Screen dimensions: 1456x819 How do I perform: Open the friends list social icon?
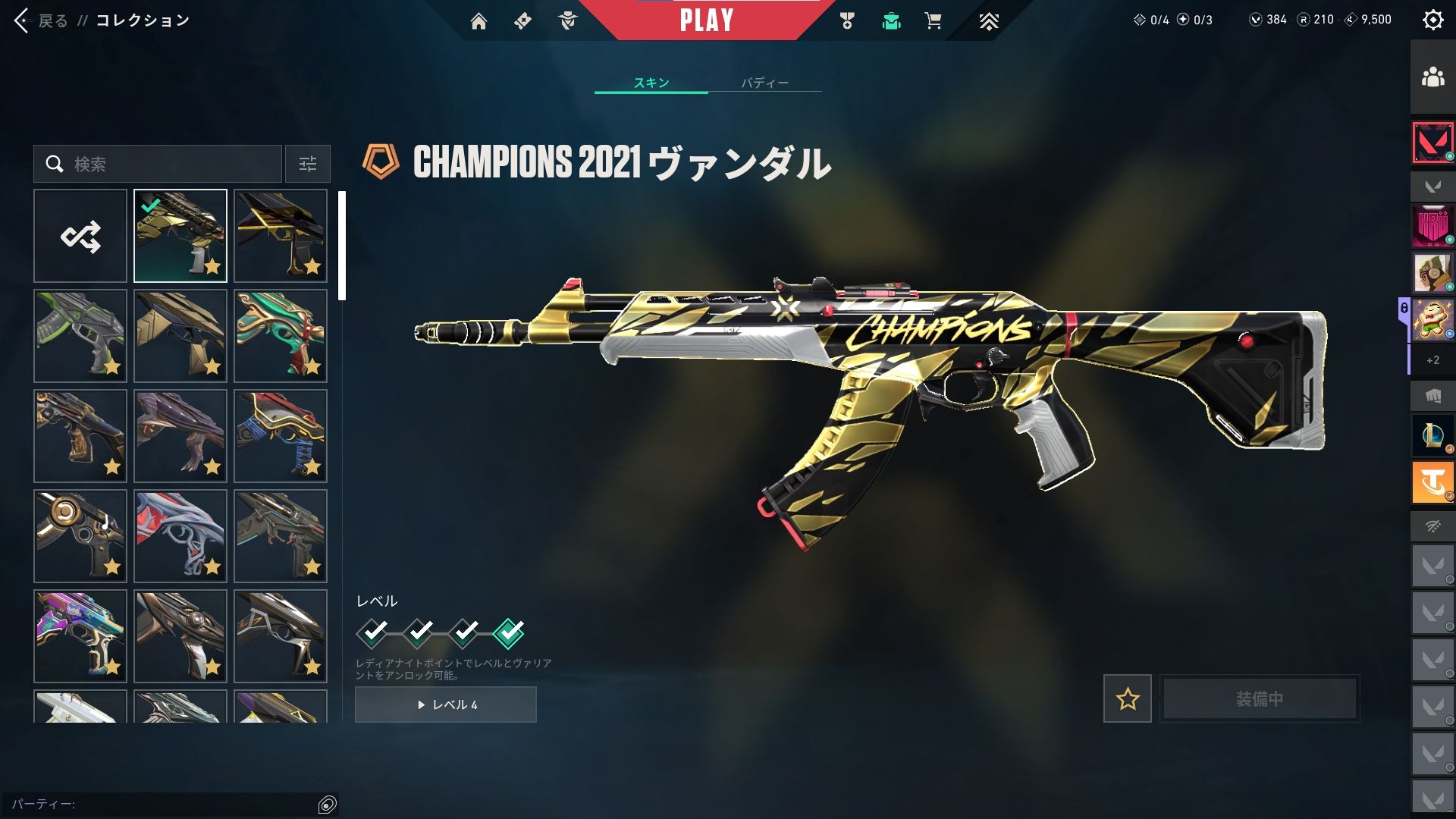coord(1432,77)
